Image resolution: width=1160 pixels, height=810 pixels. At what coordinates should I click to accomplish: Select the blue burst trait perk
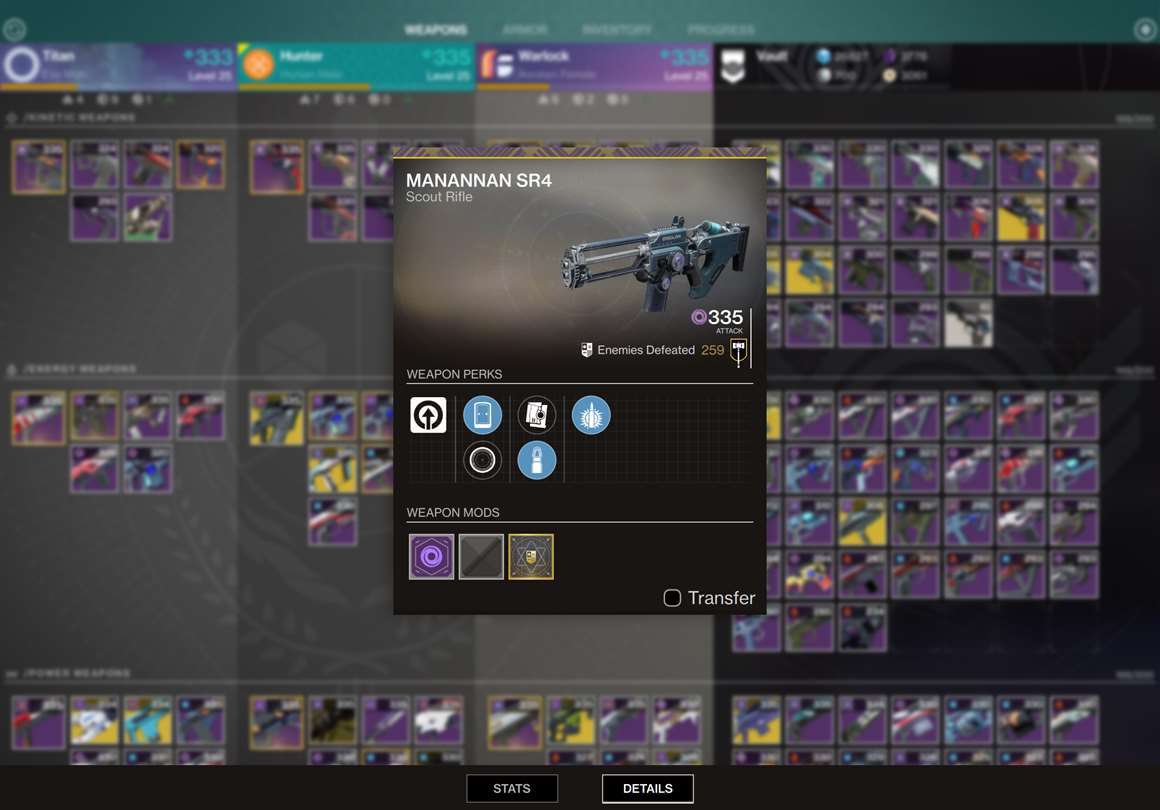[591, 415]
